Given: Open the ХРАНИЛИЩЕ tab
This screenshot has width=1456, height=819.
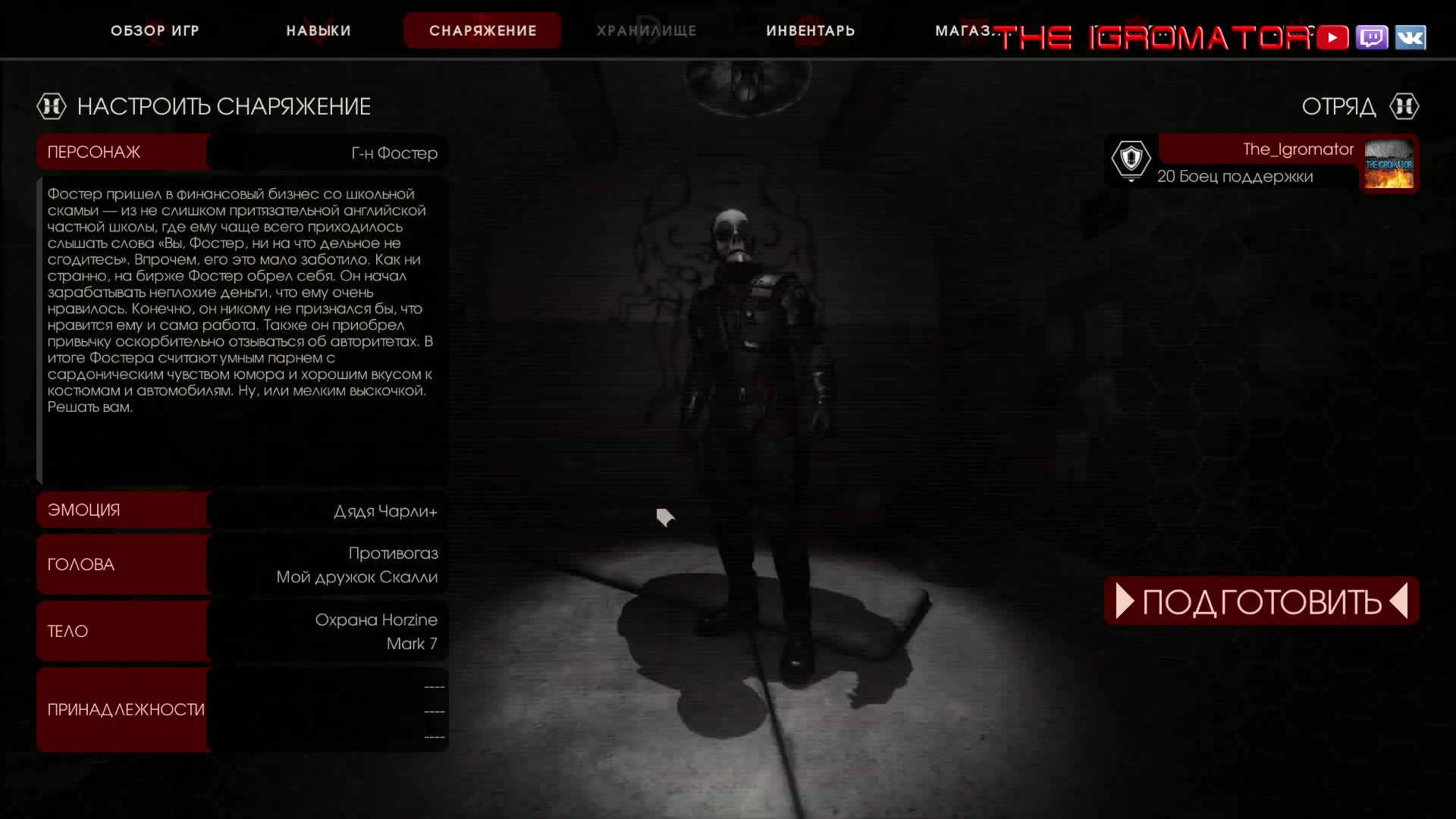Looking at the screenshot, I should pyautogui.click(x=646, y=31).
